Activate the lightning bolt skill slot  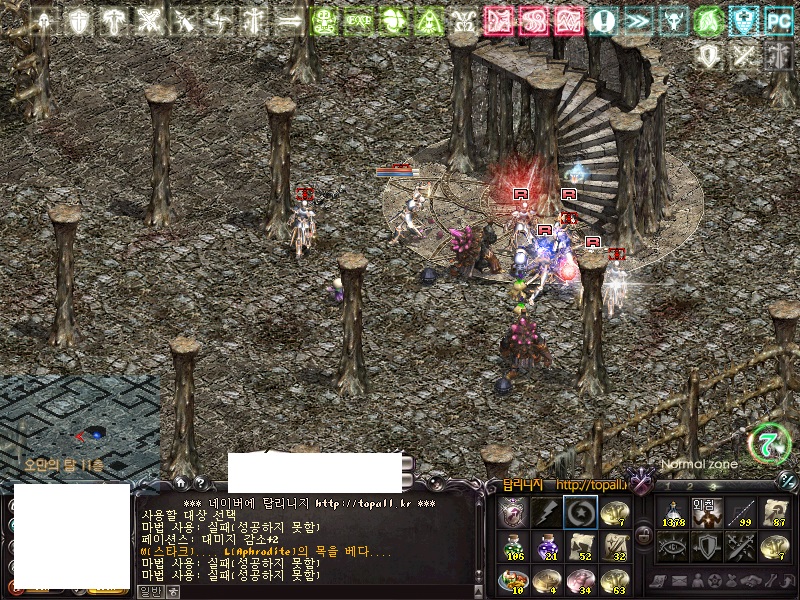click(546, 512)
